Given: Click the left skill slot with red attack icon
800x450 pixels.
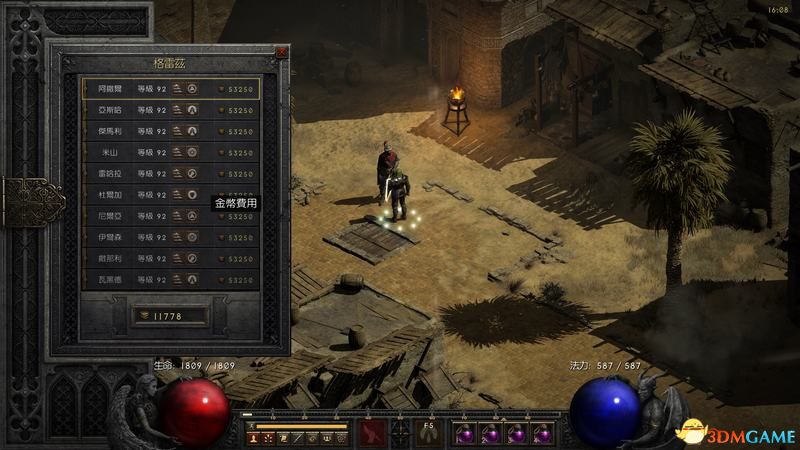Looking at the screenshot, I should point(374,432).
